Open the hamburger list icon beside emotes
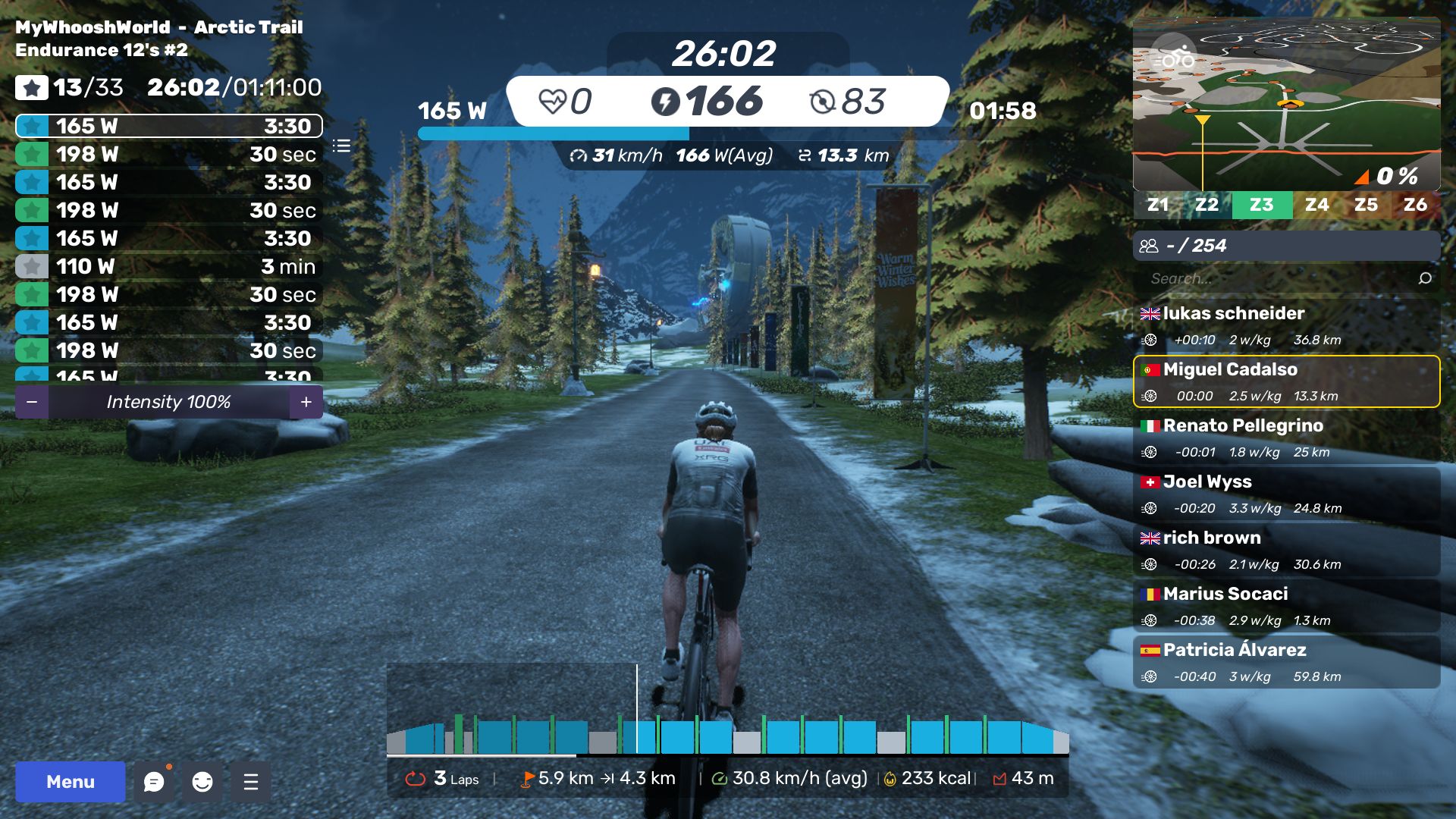The image size is (1456, 819). [x=251, y=782]
